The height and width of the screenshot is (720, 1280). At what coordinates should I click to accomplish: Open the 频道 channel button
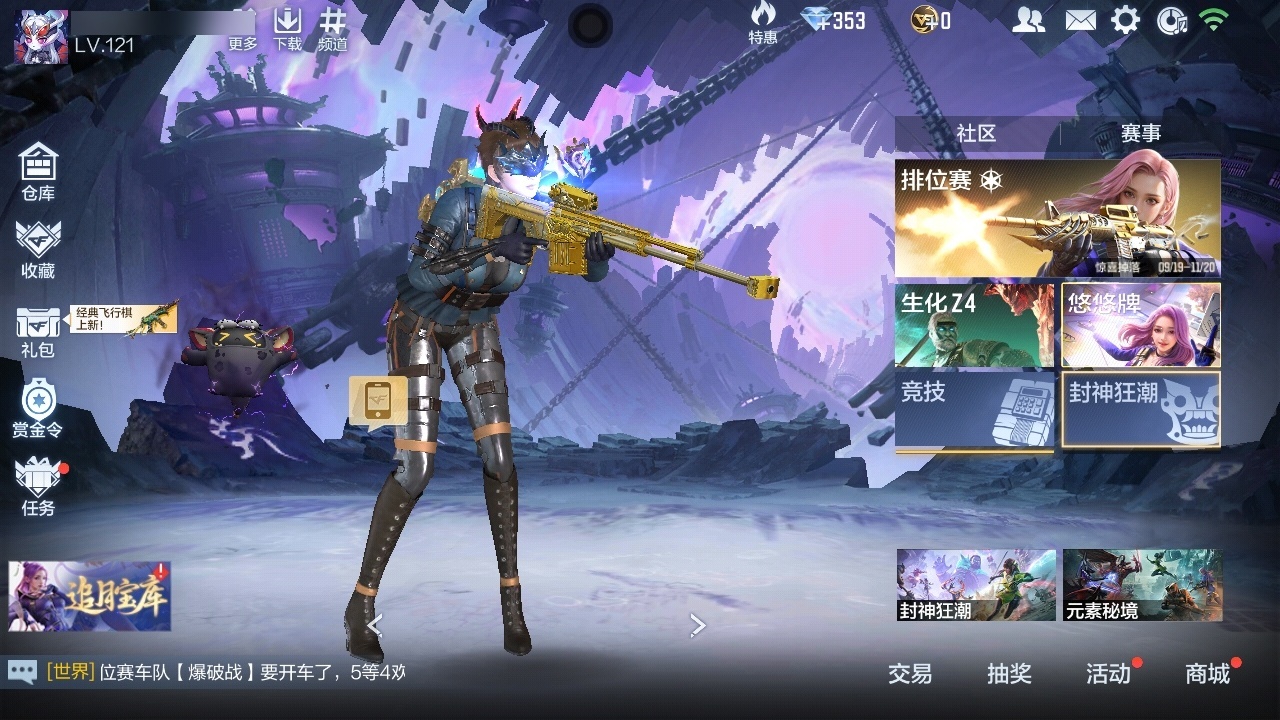coord(333,28)
